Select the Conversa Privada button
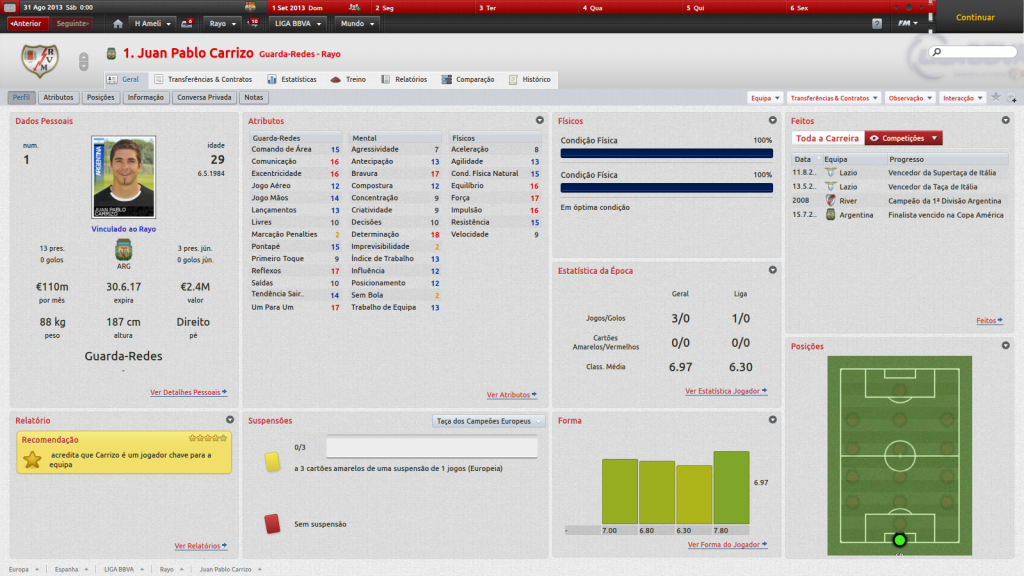The height and width of the screenshot is (576, 1024). tap(204, 98)
